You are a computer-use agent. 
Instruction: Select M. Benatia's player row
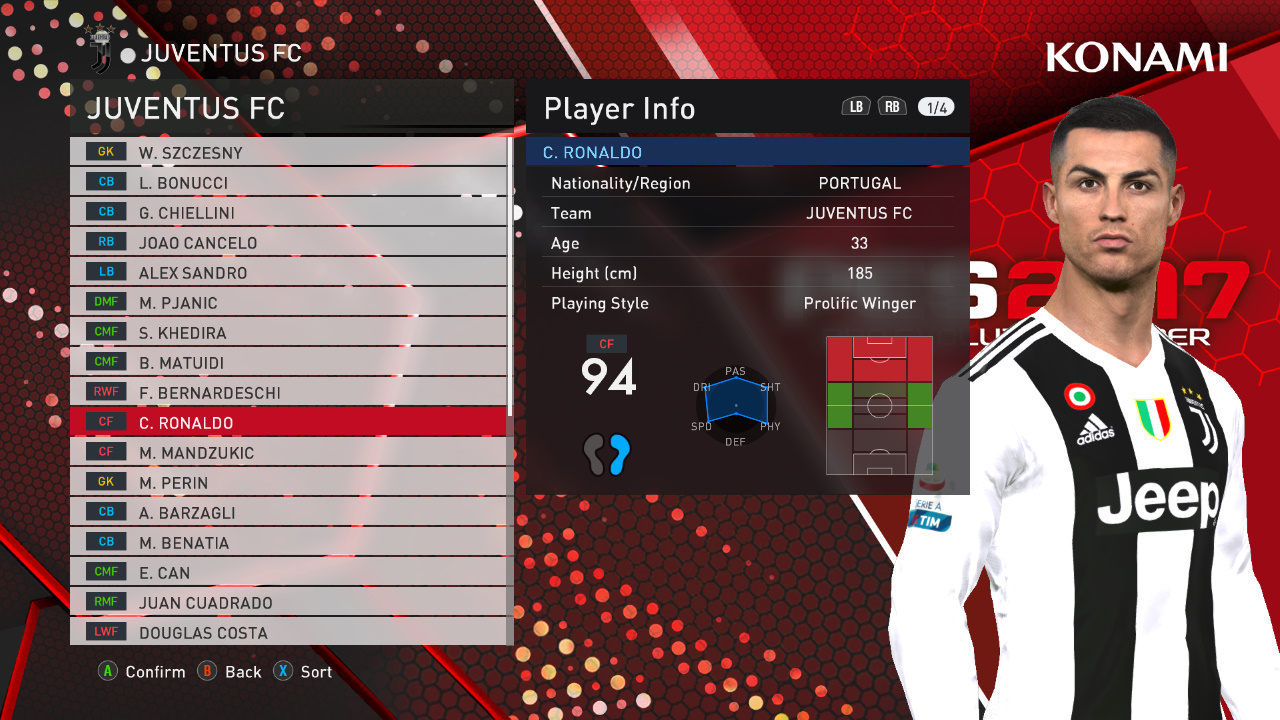[288, 542]
